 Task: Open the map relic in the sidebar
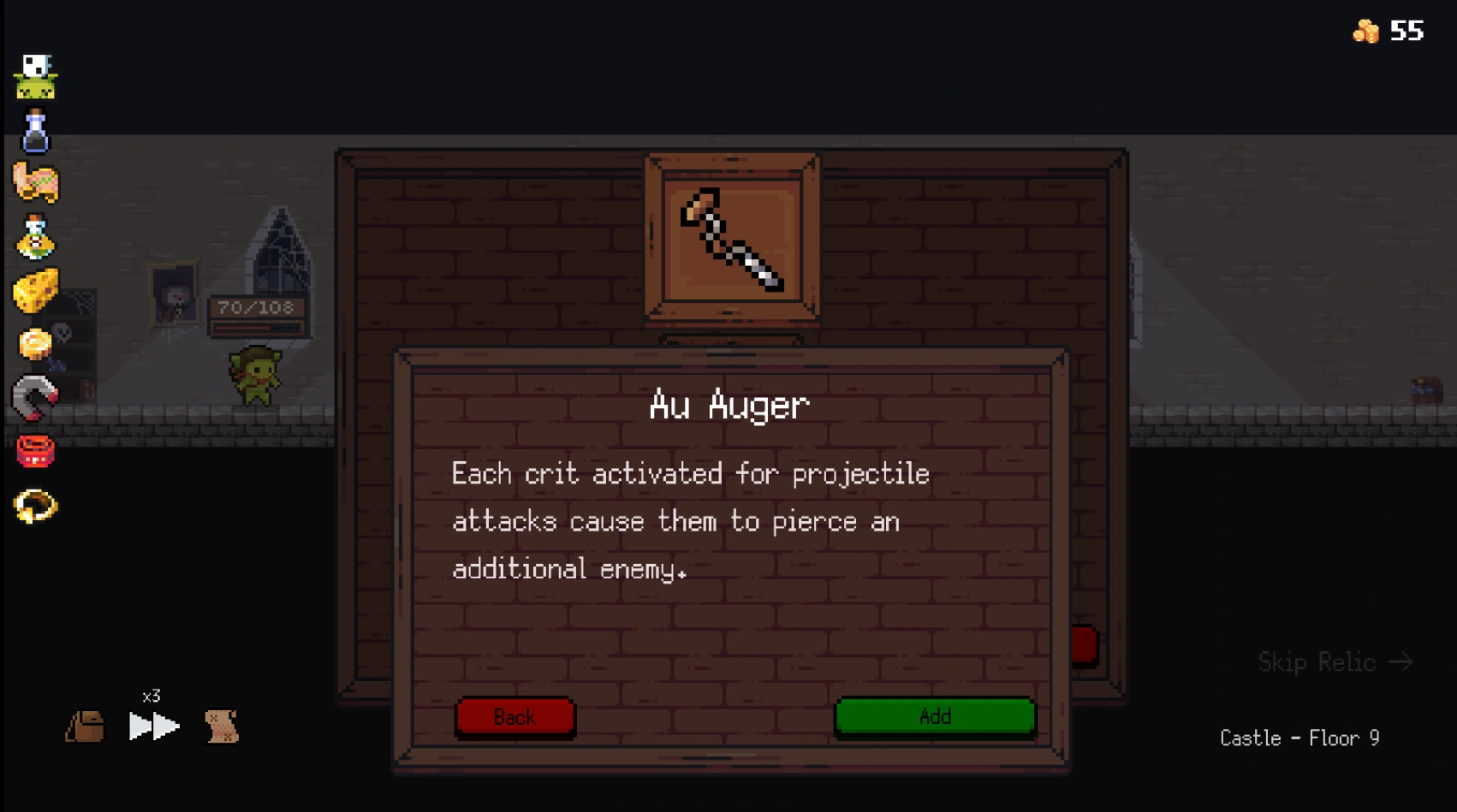pyautogui.click(x=36, y=184)
